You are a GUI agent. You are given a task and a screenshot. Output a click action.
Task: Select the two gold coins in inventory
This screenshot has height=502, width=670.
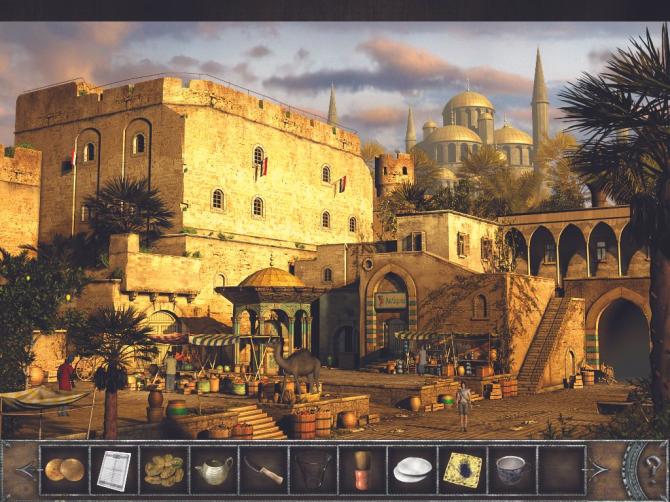pyautogui.click(x=65, y=469)
